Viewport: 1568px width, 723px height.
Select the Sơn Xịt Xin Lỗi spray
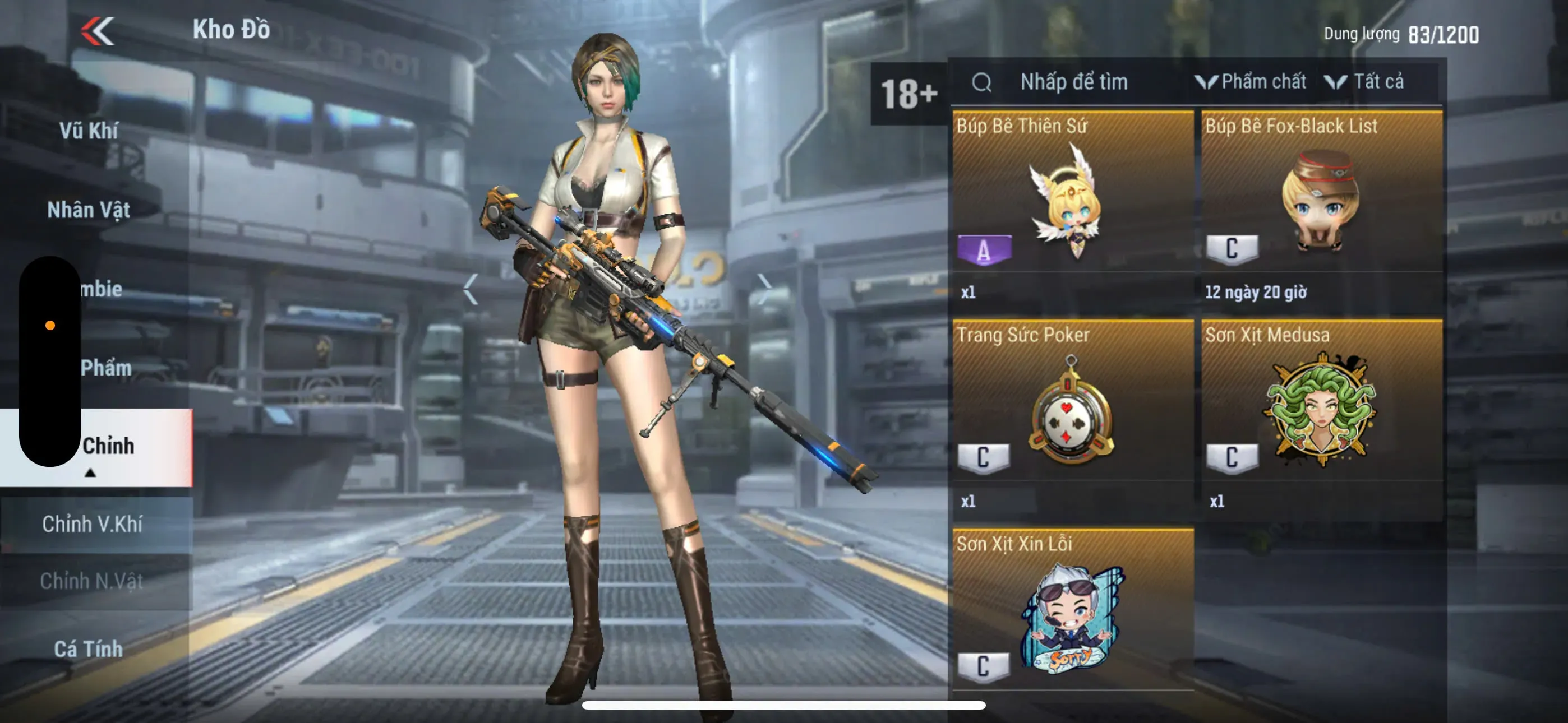(x=1072, y=615)
